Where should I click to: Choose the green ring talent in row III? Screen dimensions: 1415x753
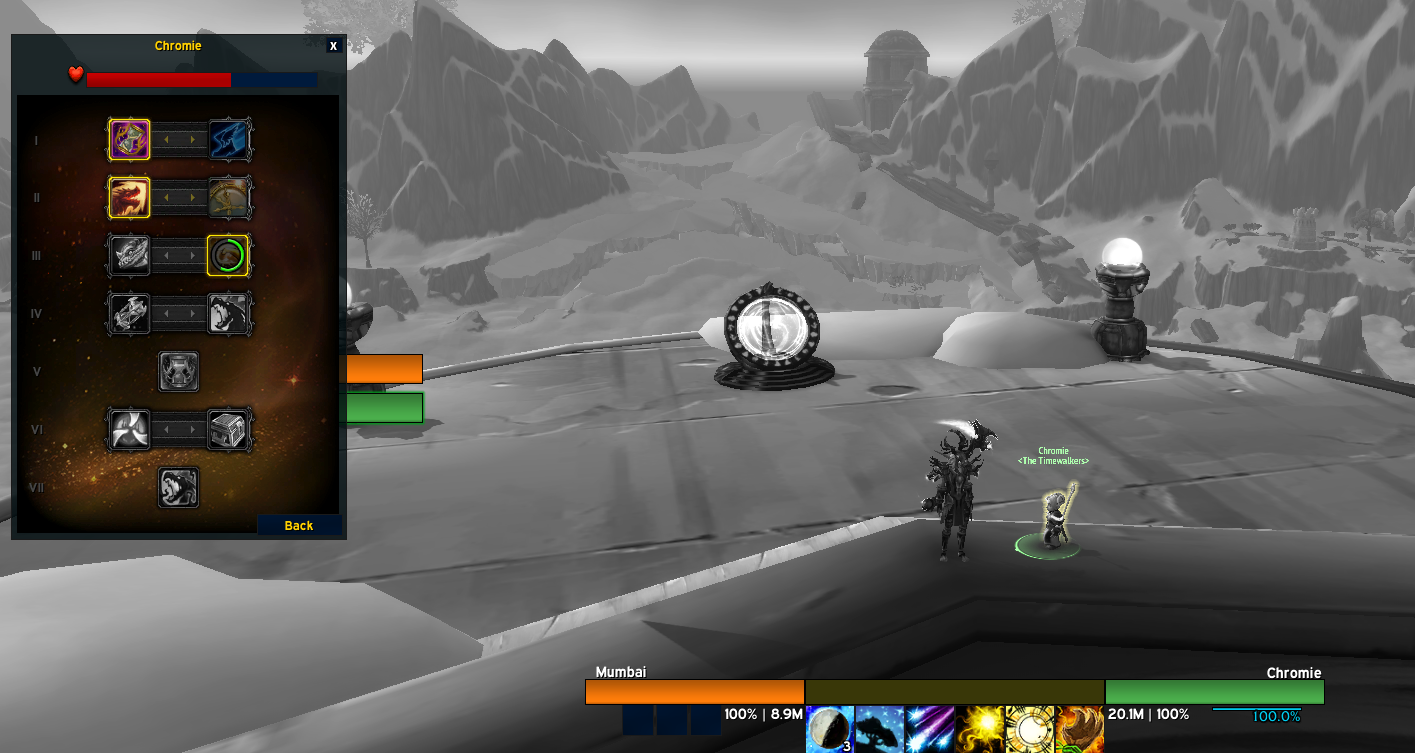tap(229, 255)
